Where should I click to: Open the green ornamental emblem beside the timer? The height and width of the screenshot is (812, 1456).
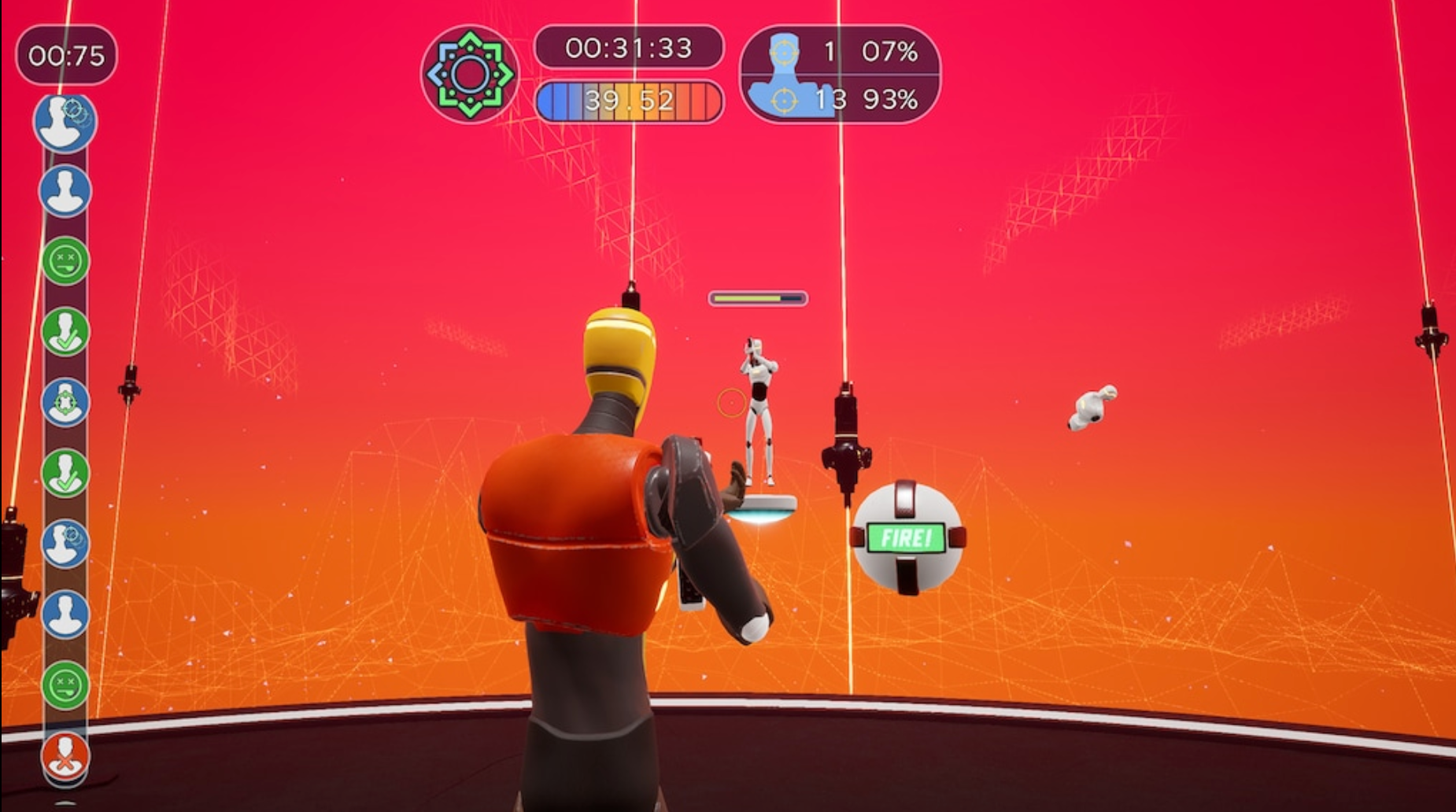point(470,73)
